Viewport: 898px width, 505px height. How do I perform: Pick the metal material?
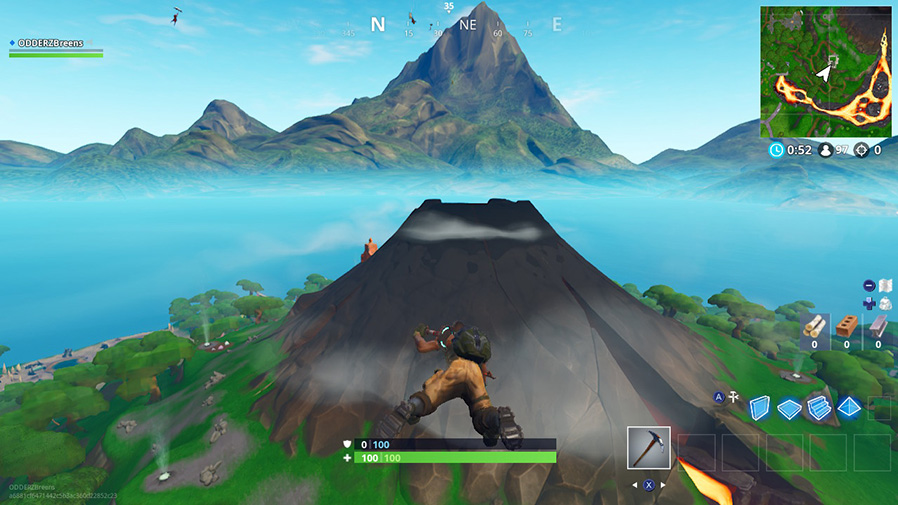[878, 327]
